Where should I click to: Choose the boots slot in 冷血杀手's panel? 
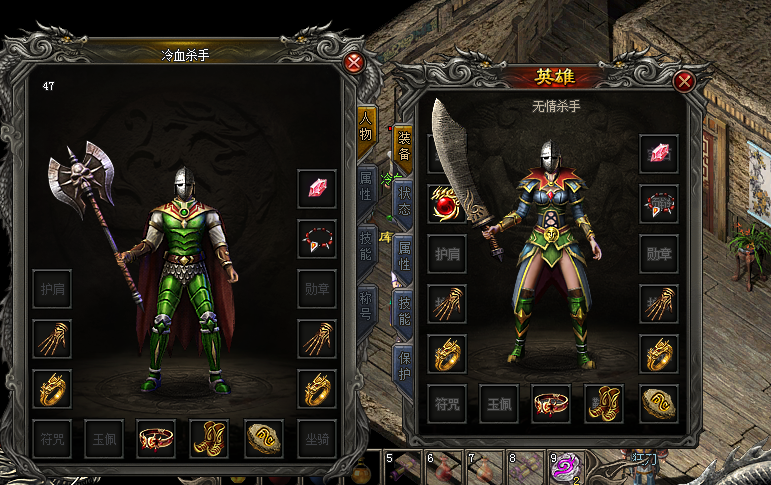coord(209,438)
